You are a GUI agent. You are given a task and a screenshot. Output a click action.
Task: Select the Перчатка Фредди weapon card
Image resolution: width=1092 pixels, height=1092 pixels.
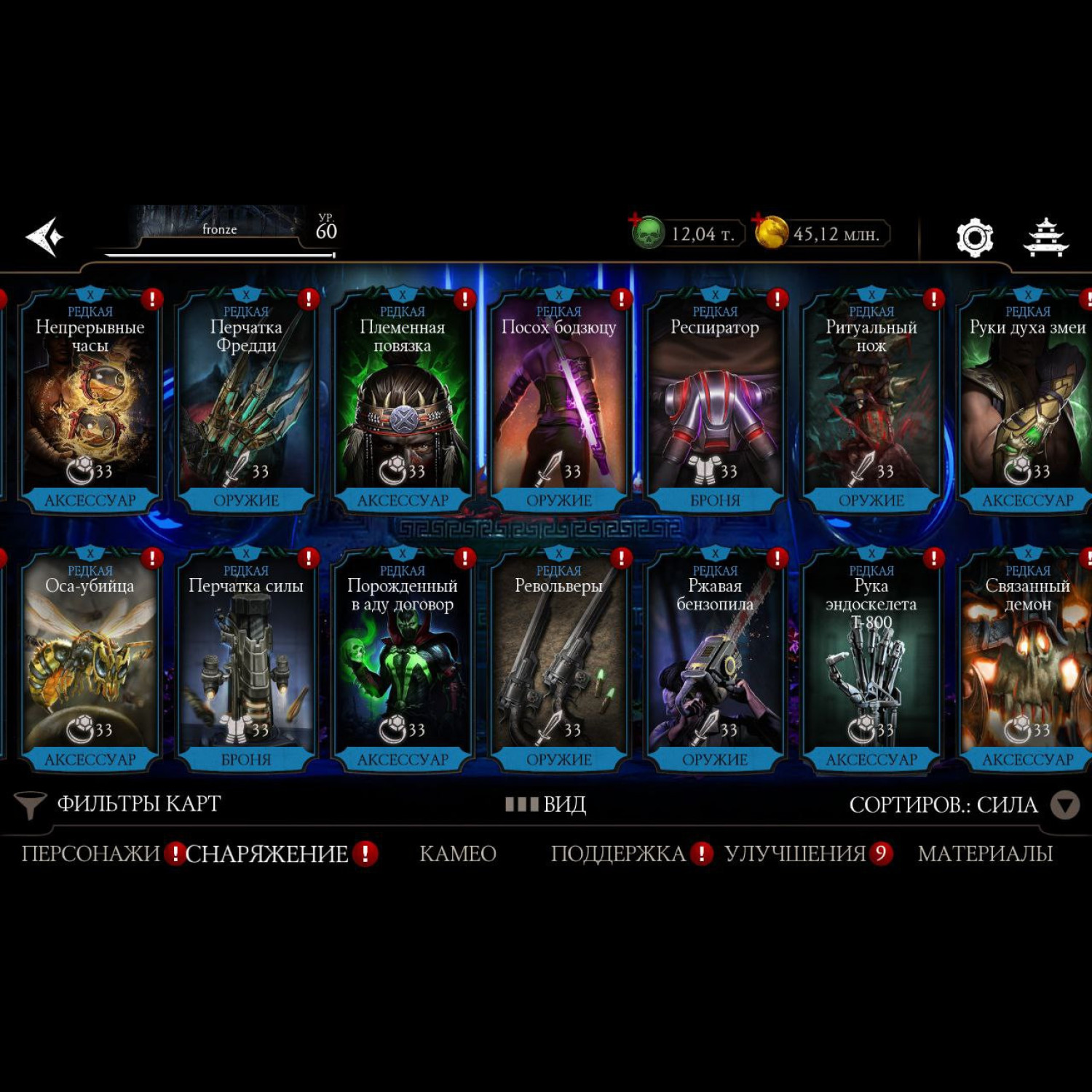click(x=246, y=400)
